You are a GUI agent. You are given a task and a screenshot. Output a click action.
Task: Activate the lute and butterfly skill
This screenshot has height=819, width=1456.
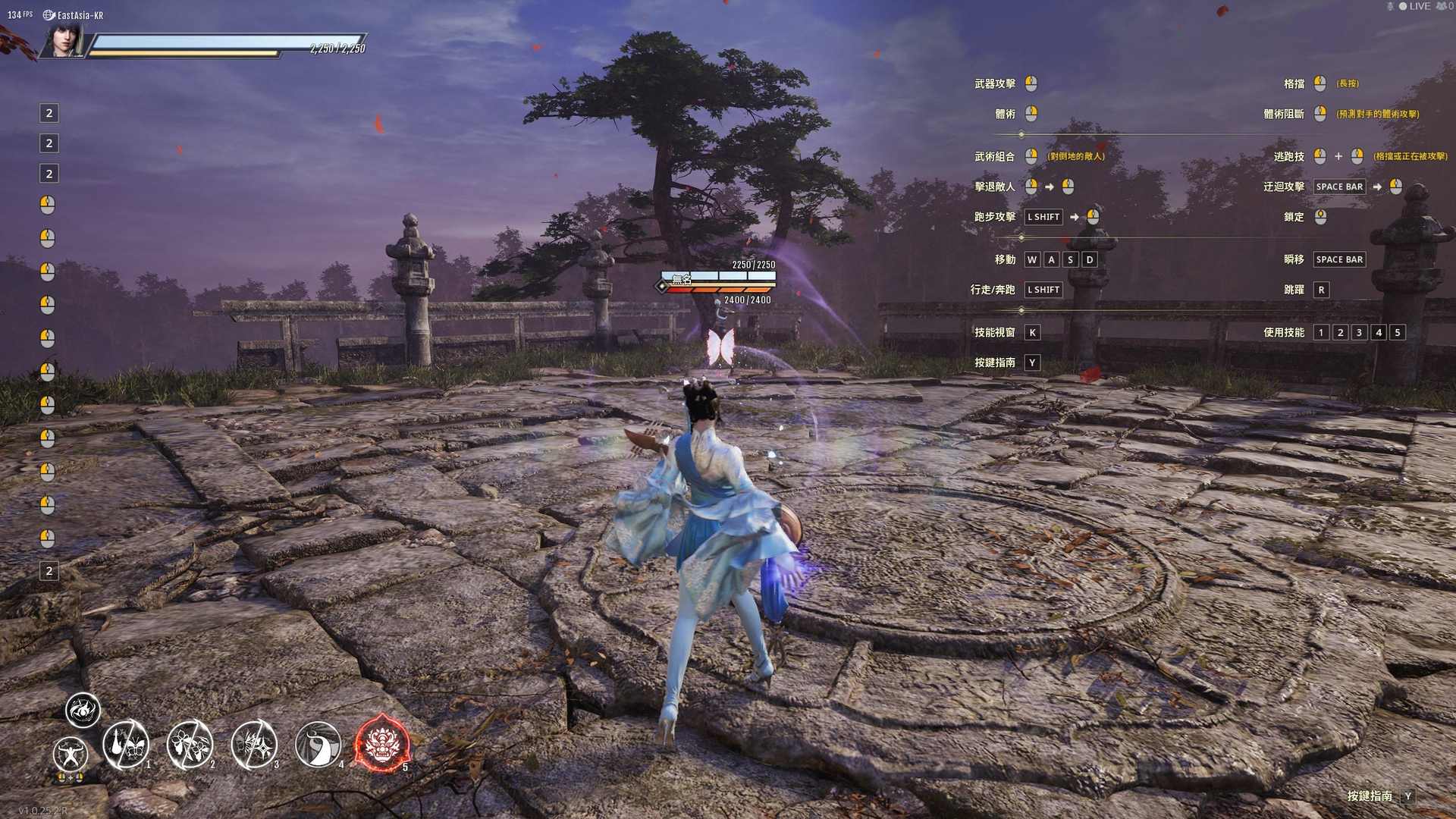tap(126, 745)
